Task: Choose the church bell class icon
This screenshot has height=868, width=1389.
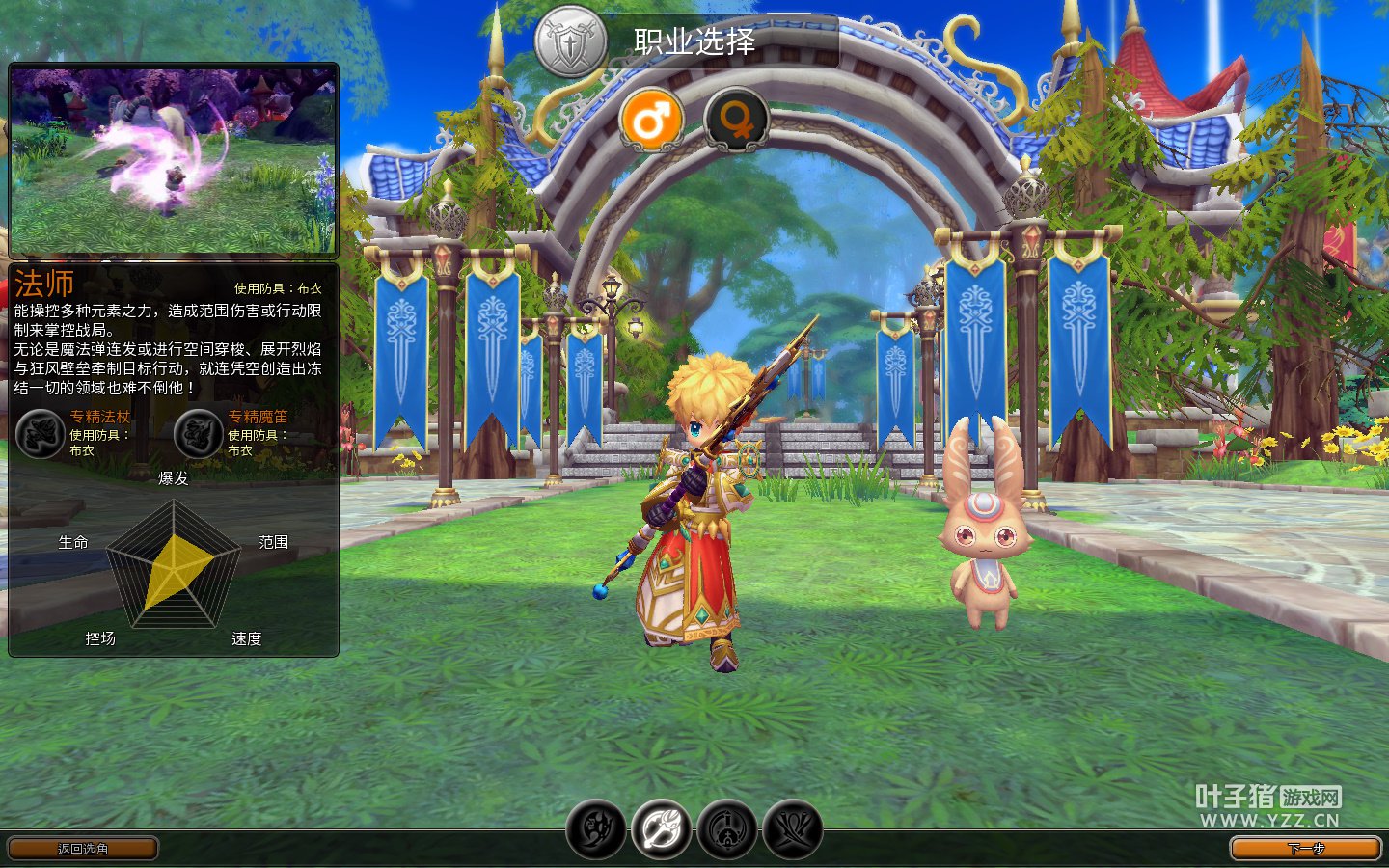Action: pyautogui.click(x=727, y=829)
